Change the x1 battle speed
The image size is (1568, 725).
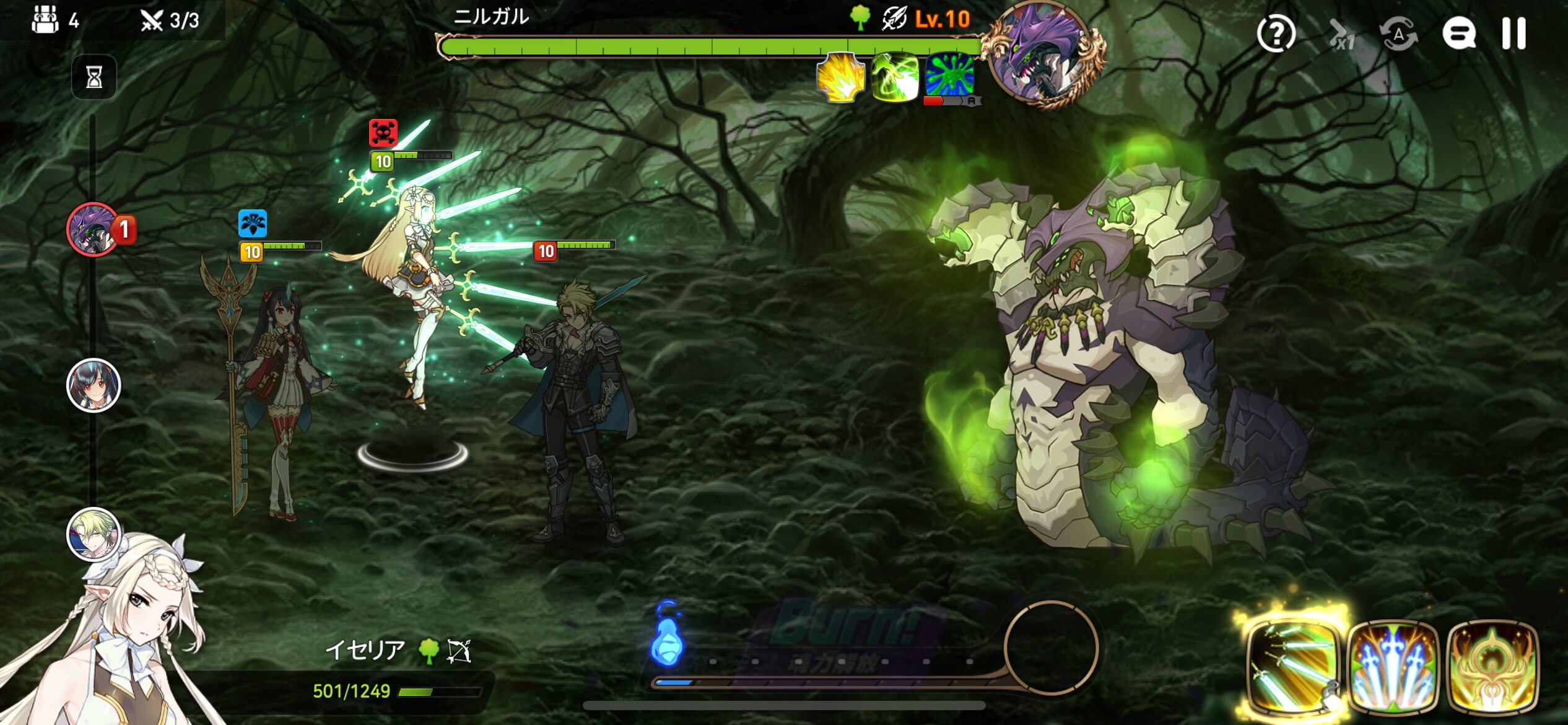[x=1341, y=35]
